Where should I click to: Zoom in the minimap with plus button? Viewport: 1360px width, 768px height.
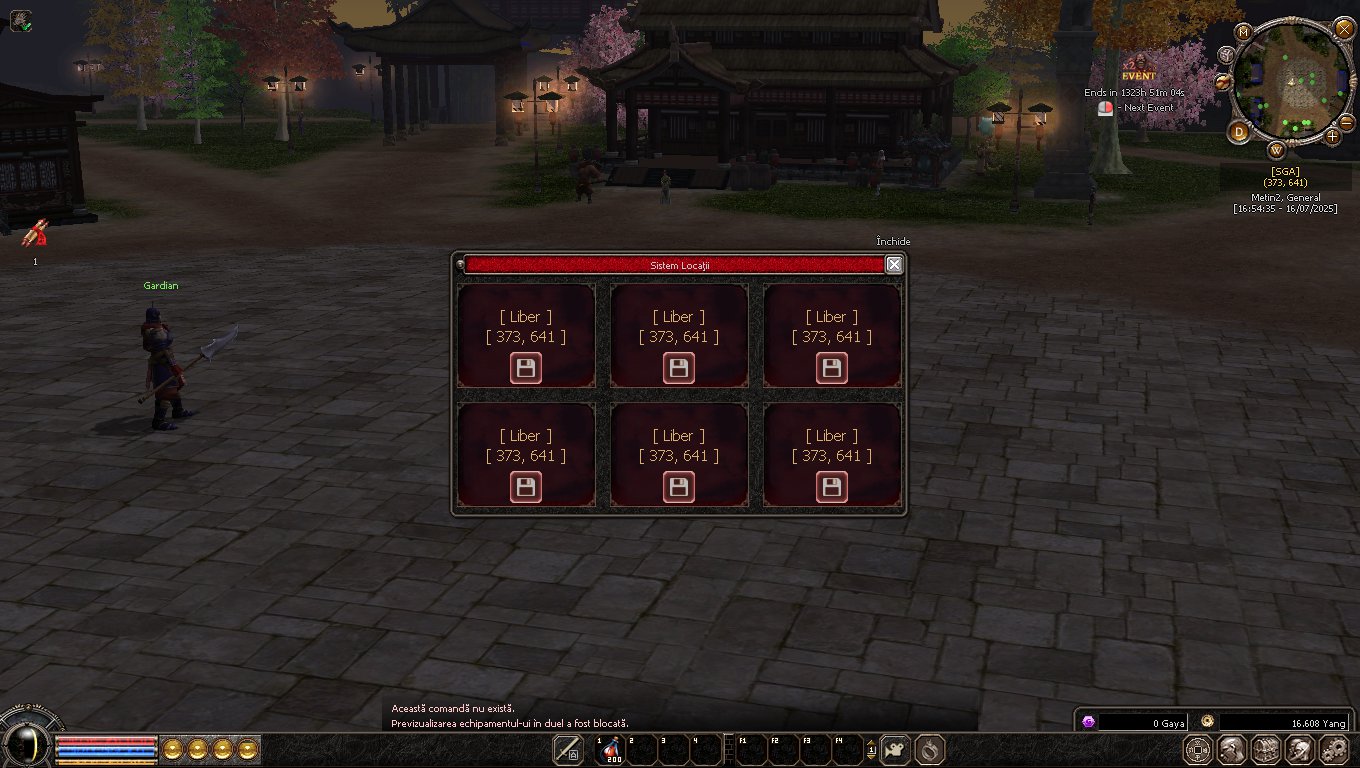point(1333,136)
